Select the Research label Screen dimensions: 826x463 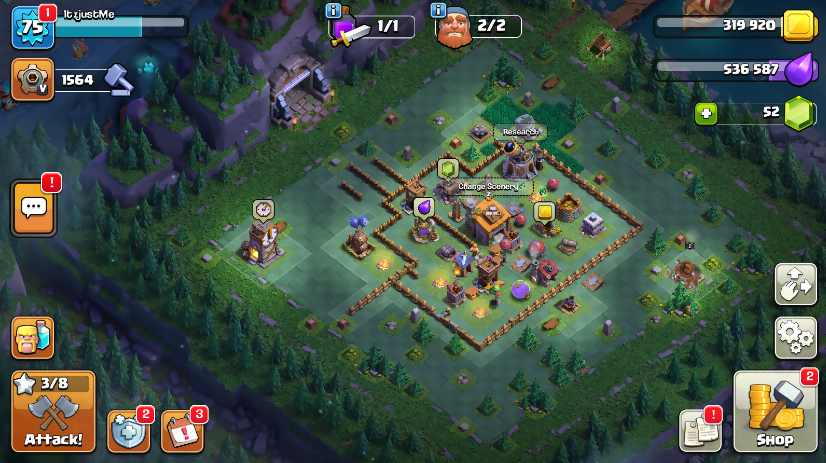click(x=520, y=131)
